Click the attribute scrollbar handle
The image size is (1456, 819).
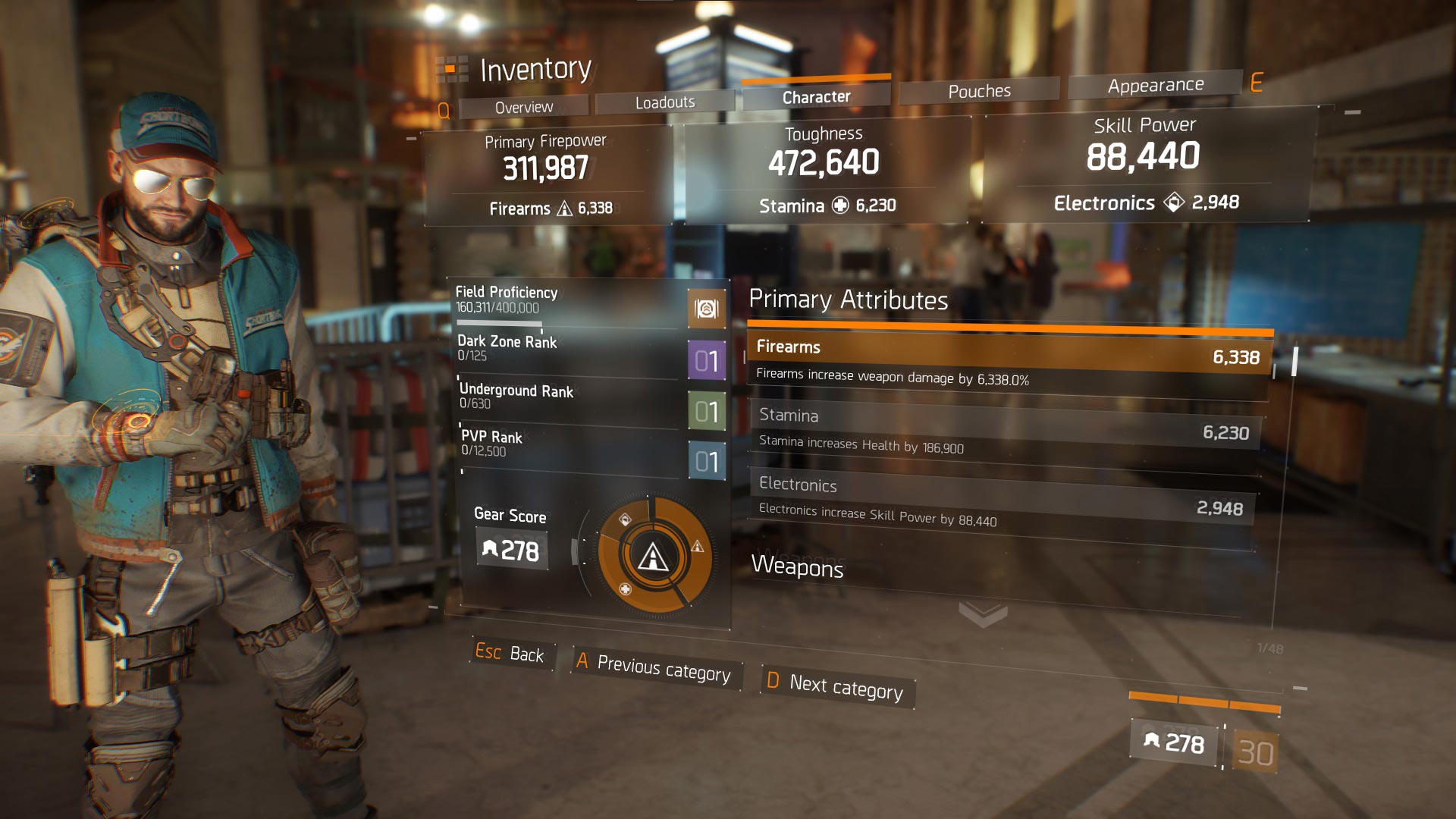point(1294,361)
